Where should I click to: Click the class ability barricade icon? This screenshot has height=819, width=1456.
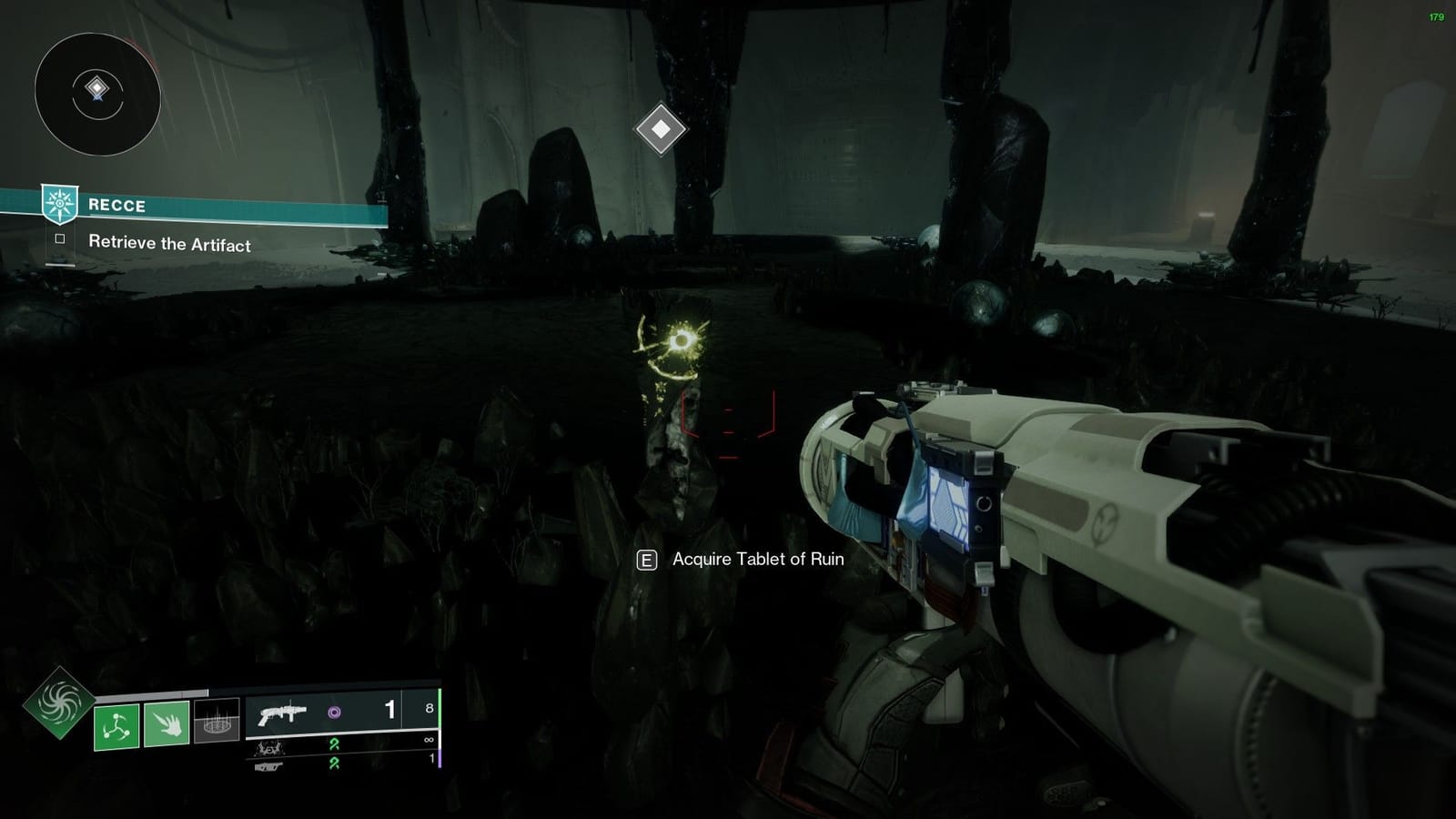point(217,722)
